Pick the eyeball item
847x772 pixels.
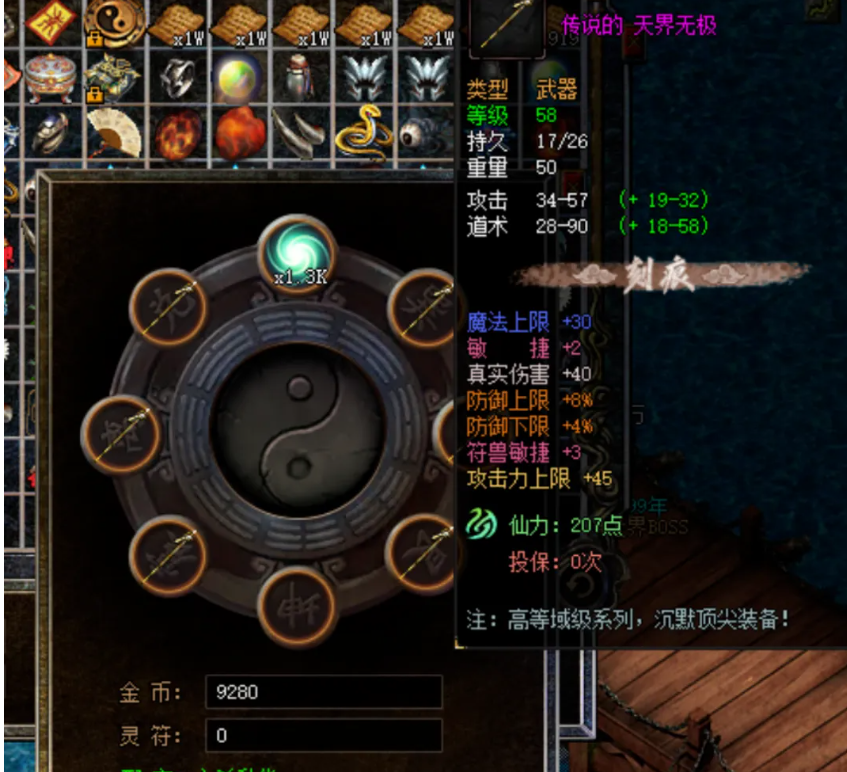point(424,132)
